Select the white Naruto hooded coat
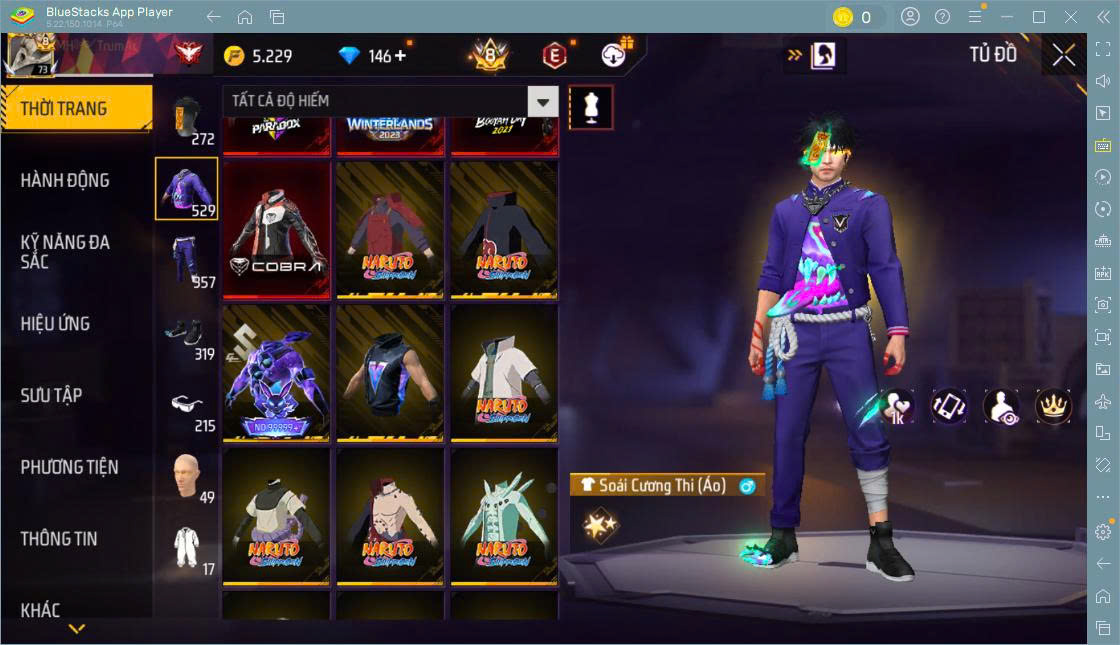 (x=504, y=372)
